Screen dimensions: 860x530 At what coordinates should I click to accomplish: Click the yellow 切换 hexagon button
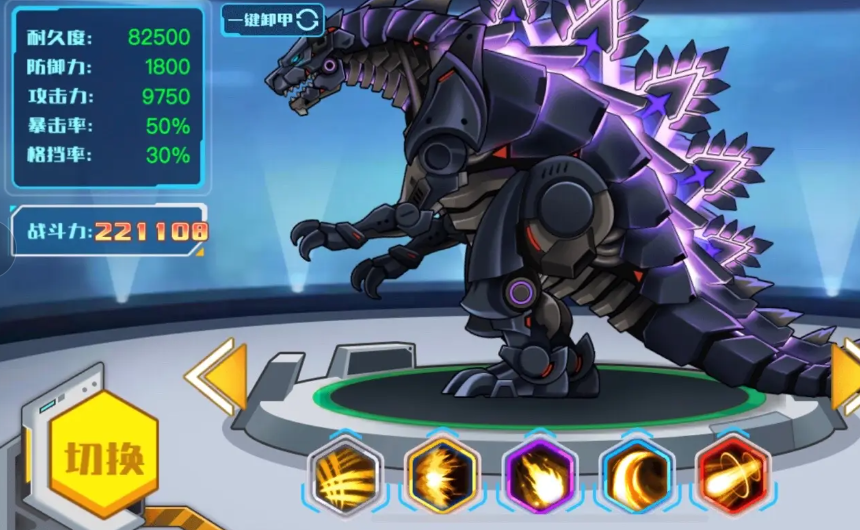104,459
